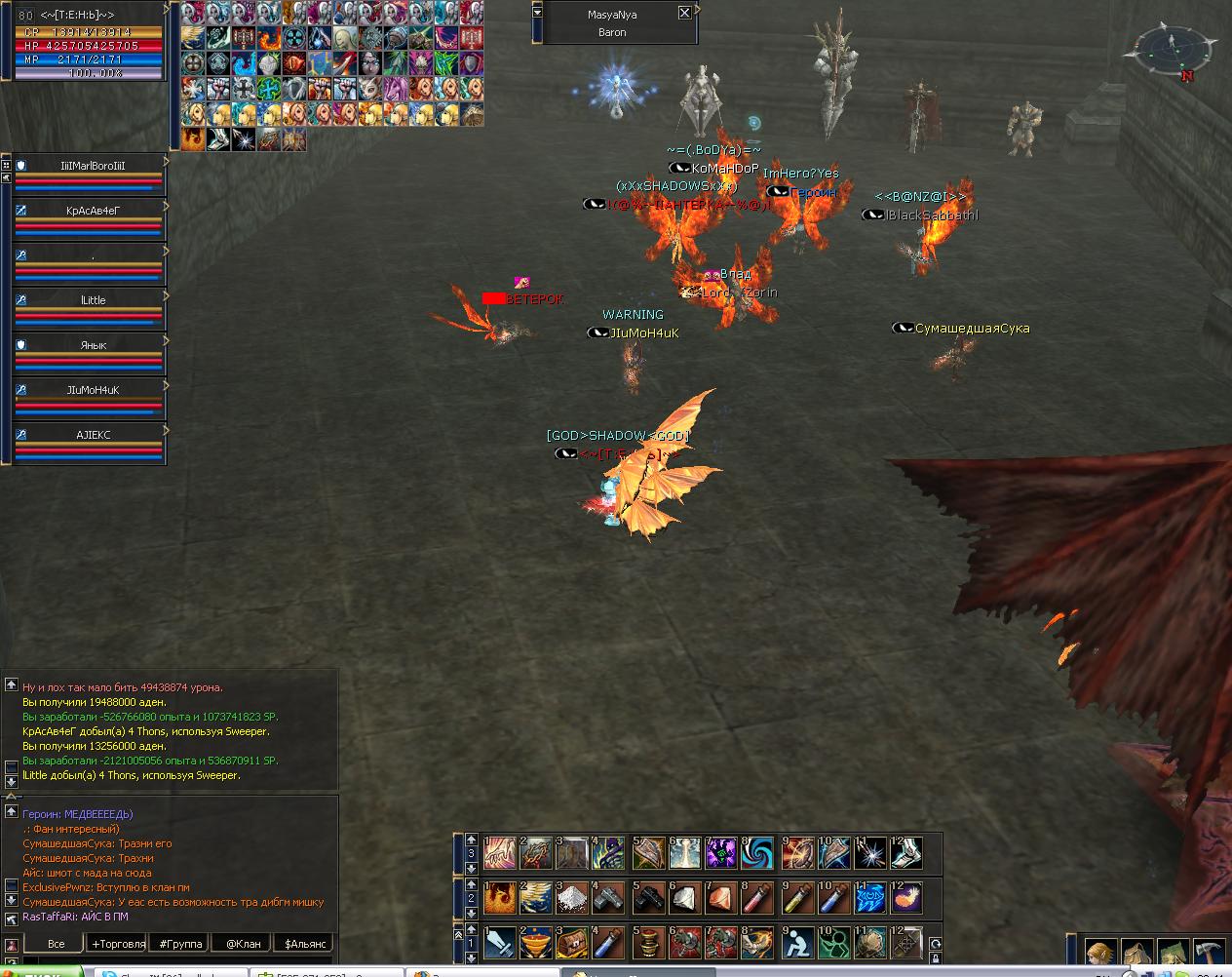Select party member JIuMoH4uK in party list
Screen dimensions: 1232x977
point(93,390)
